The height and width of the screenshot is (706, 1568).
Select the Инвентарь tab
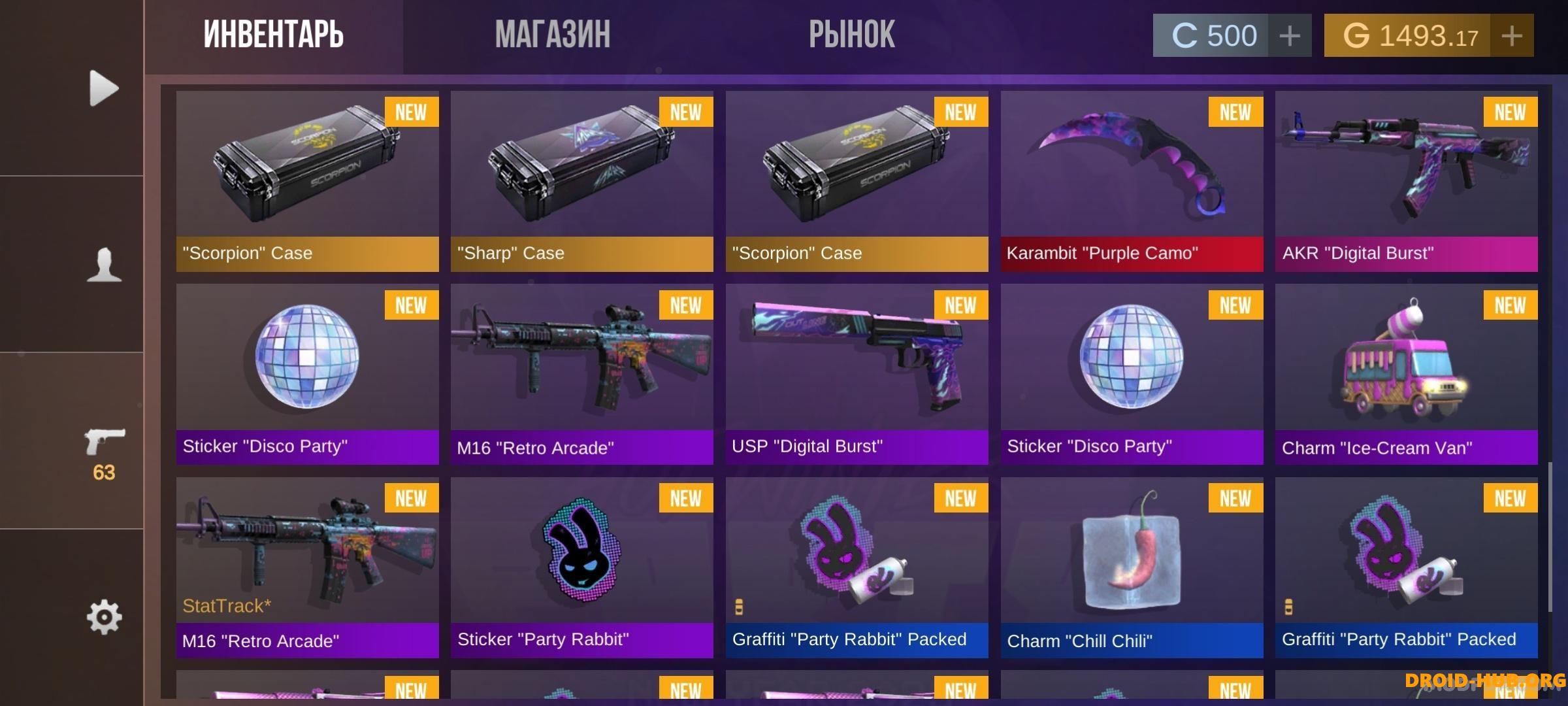273,35
